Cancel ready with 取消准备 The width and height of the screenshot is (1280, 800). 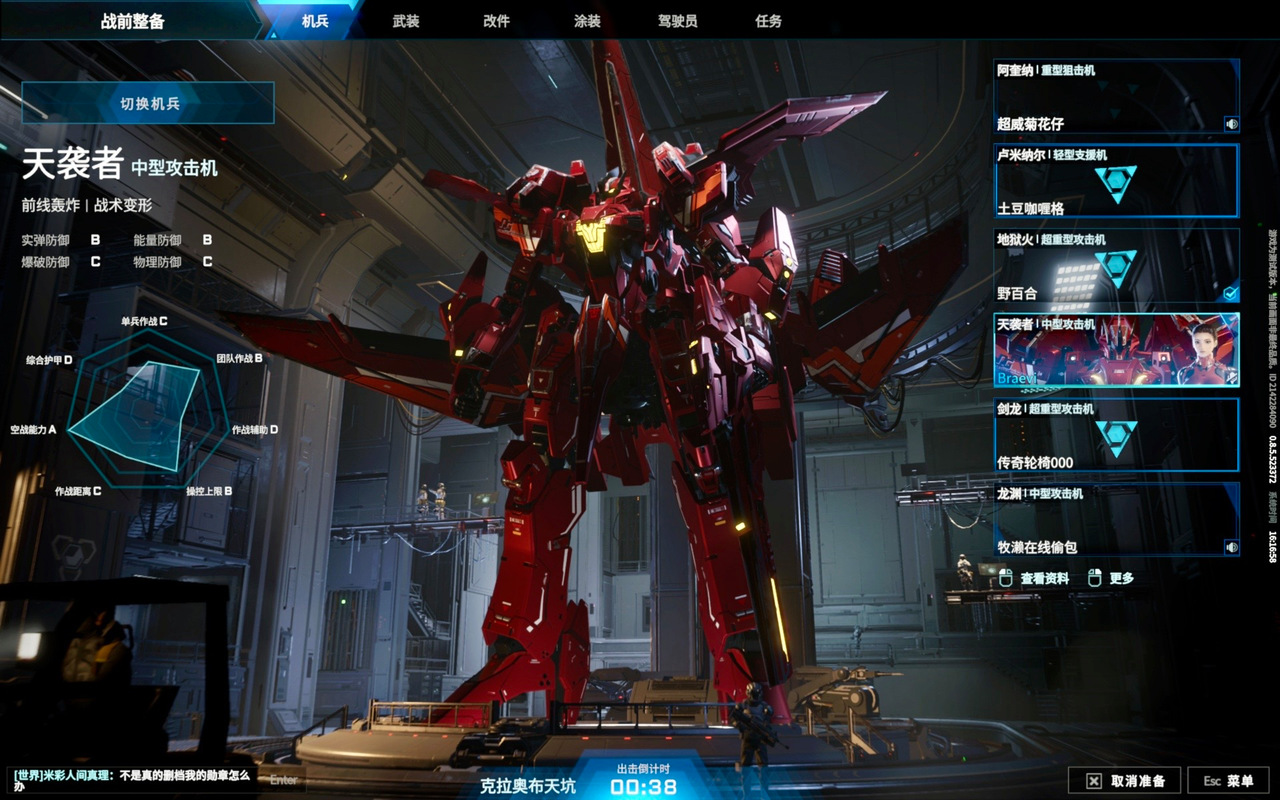[x=1124, y=781]
